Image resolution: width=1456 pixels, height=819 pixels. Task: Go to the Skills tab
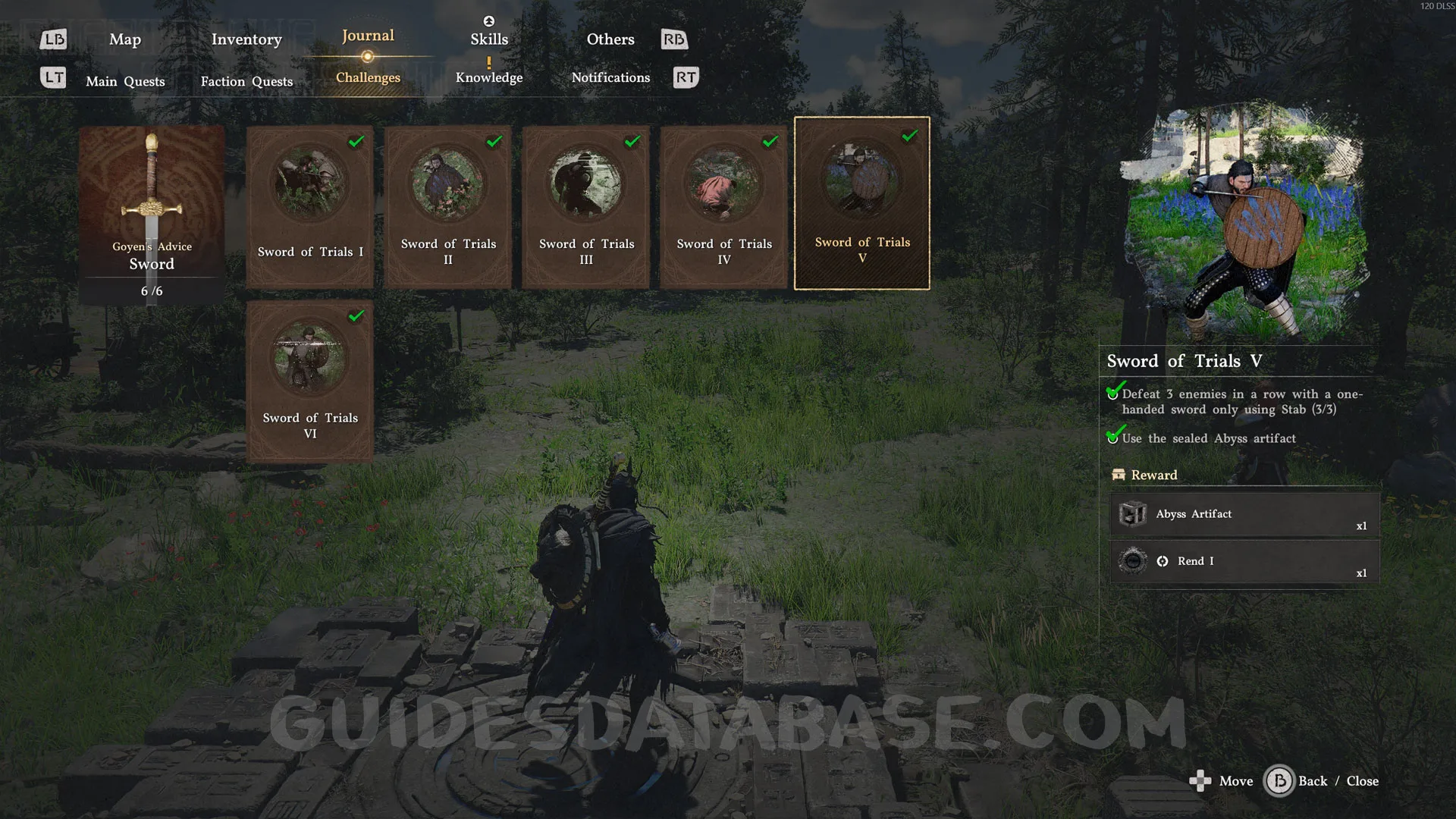pyautogui.click(x=489, y=39)
